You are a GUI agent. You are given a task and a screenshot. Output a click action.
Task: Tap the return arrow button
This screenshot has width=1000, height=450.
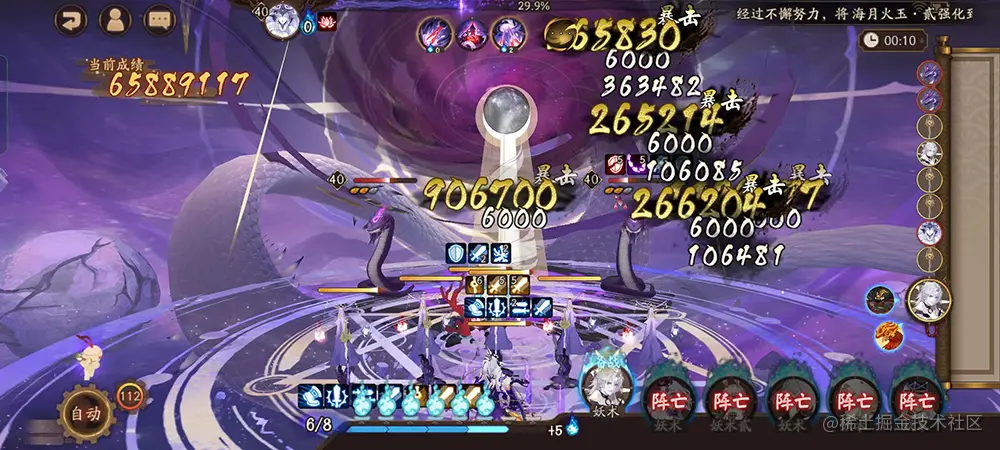[71, 18]
